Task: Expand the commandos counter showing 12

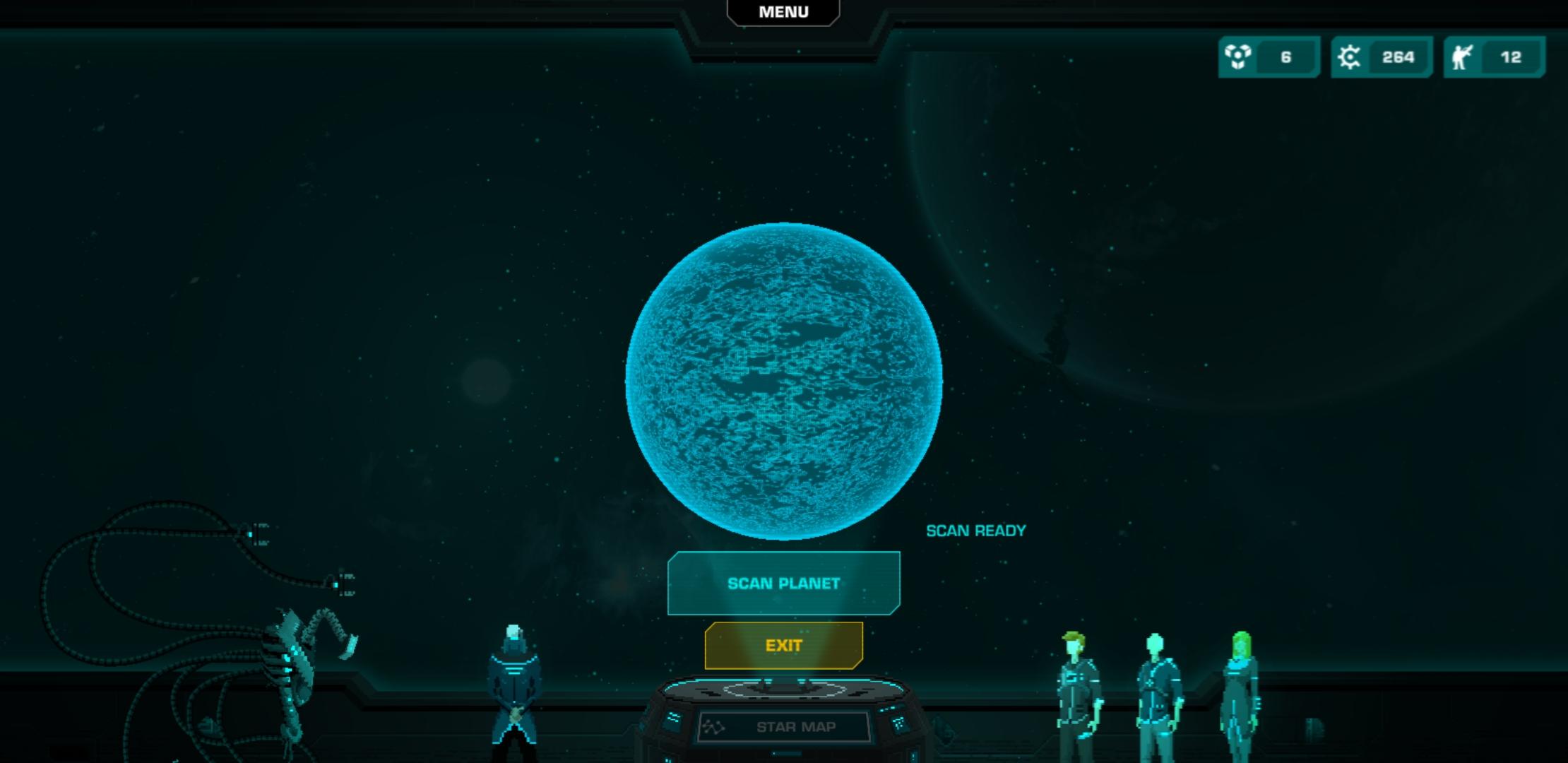Action: point(1511,57)
